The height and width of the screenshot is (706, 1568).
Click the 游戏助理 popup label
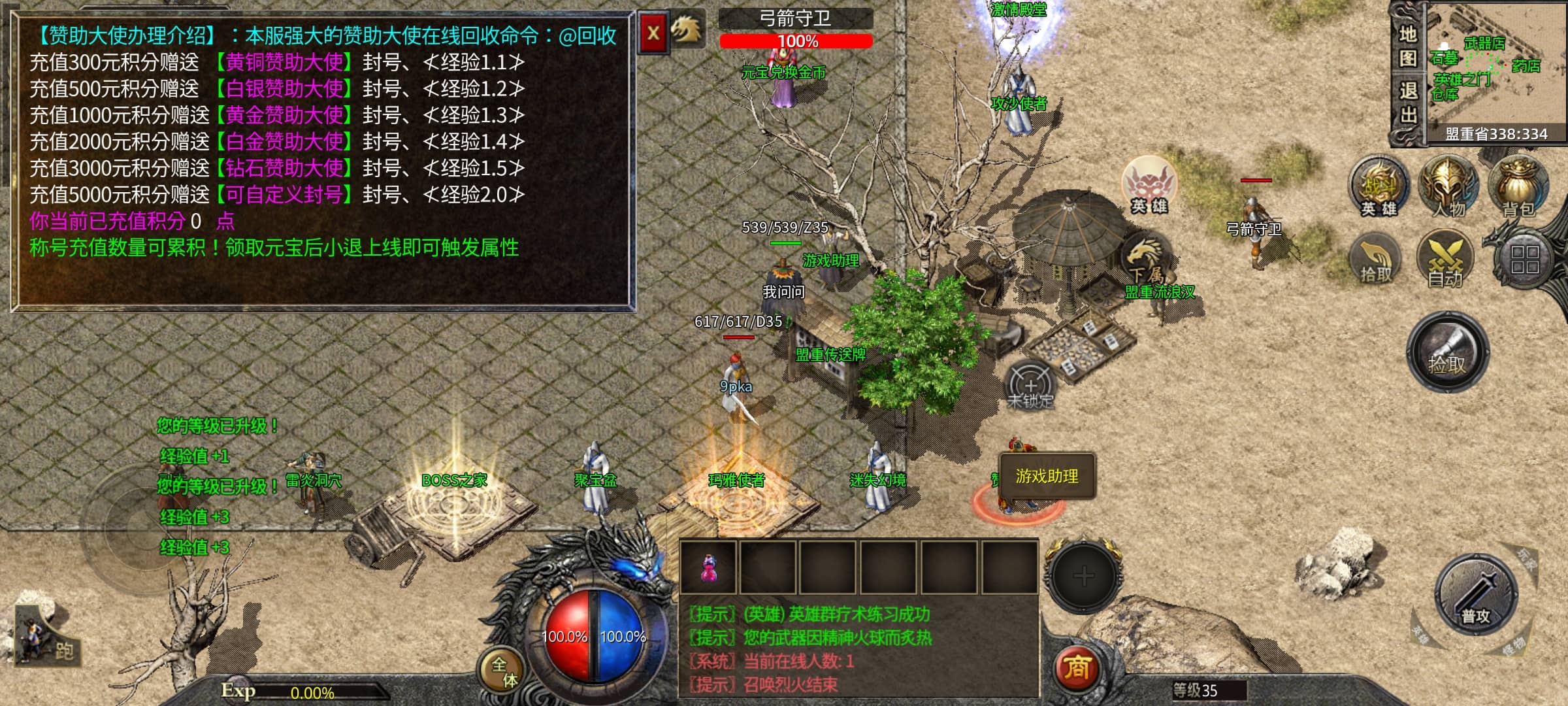[x=1047, y=477]
